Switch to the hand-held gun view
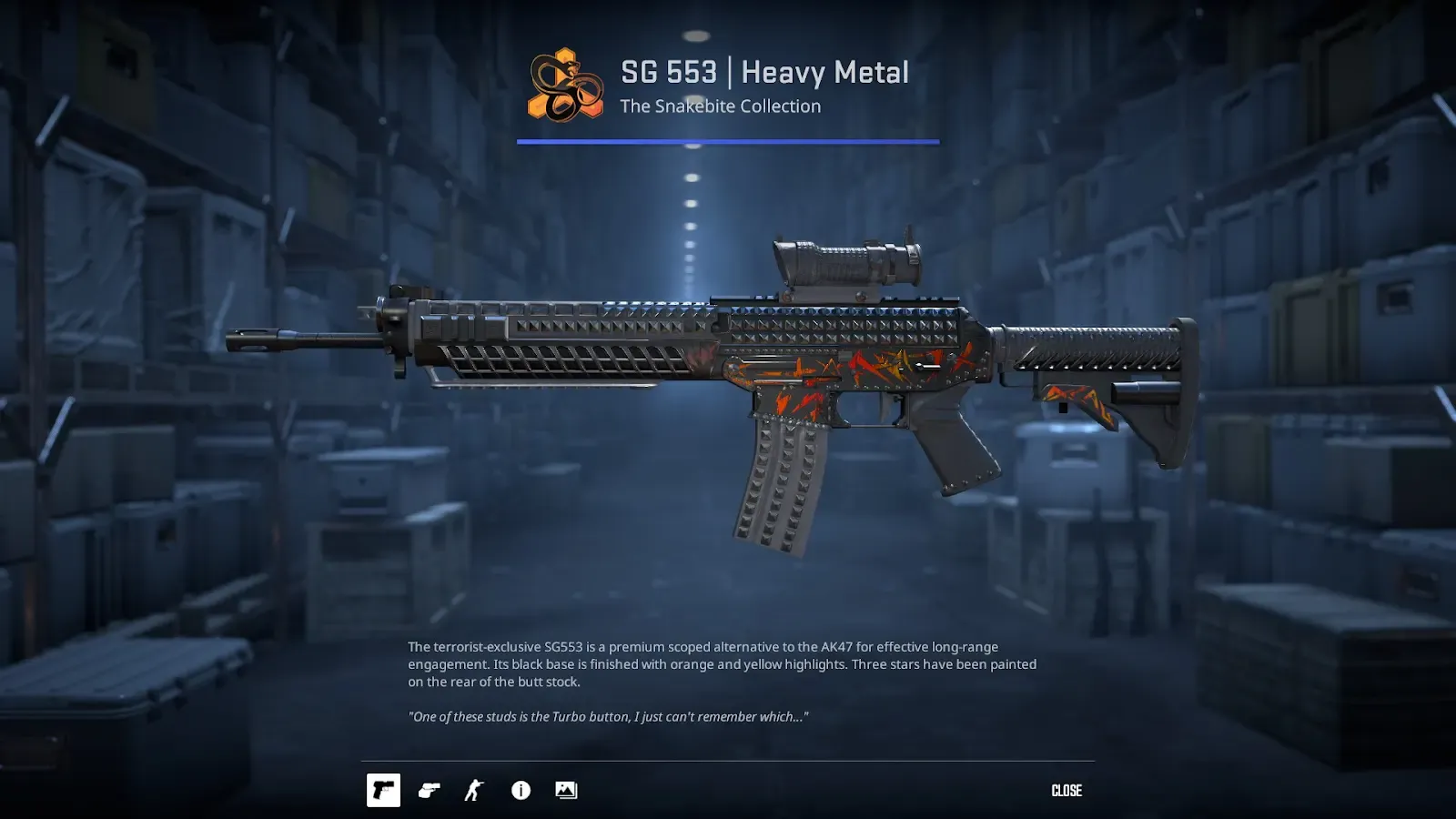 click(x=430, y=790)
